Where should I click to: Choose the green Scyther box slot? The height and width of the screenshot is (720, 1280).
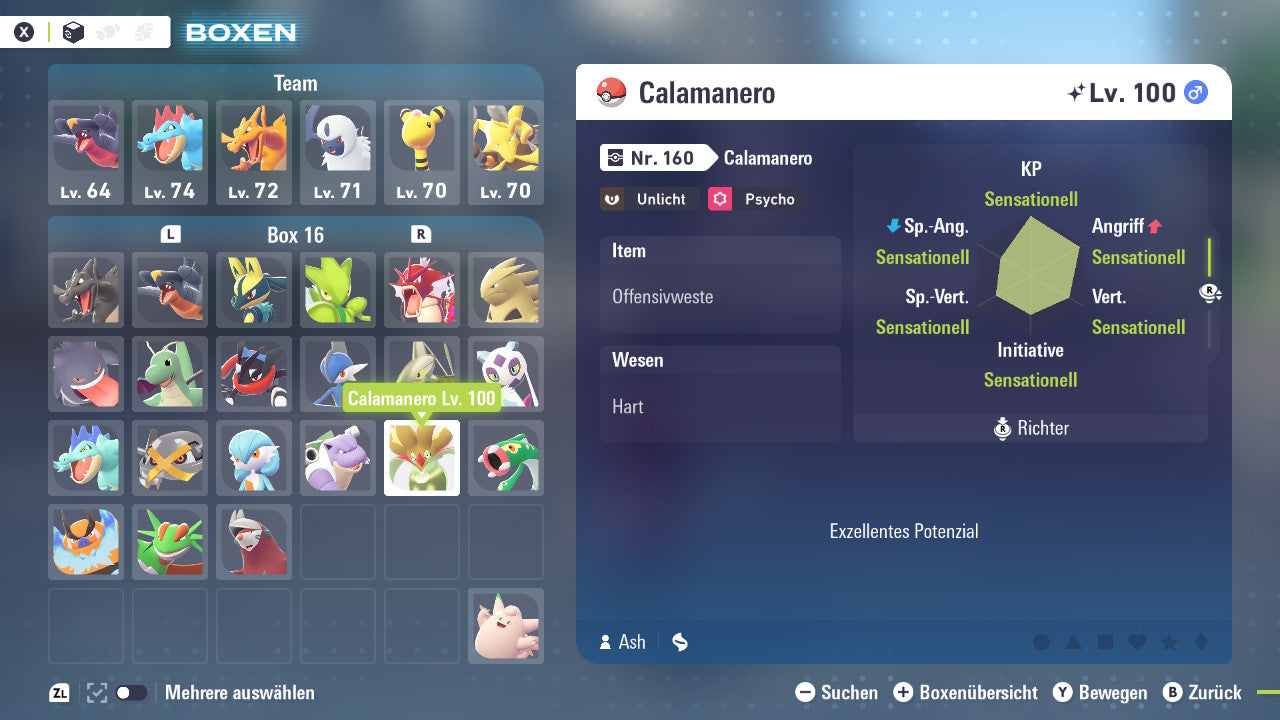338,290
